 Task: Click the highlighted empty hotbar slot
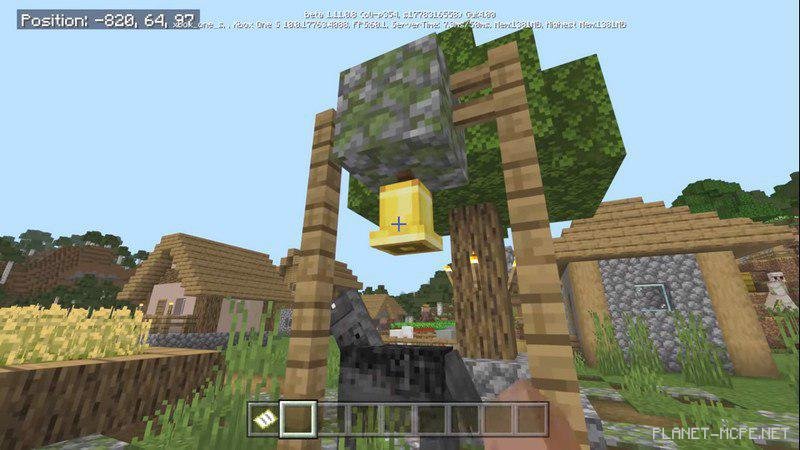[x=298, y=418]
